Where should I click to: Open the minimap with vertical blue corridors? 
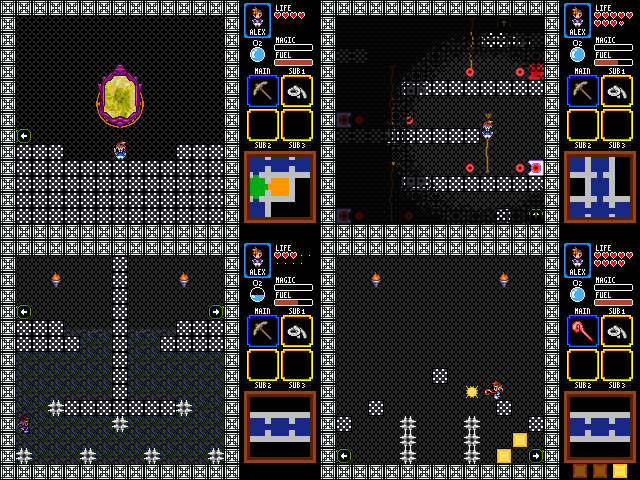coord(600,187)
